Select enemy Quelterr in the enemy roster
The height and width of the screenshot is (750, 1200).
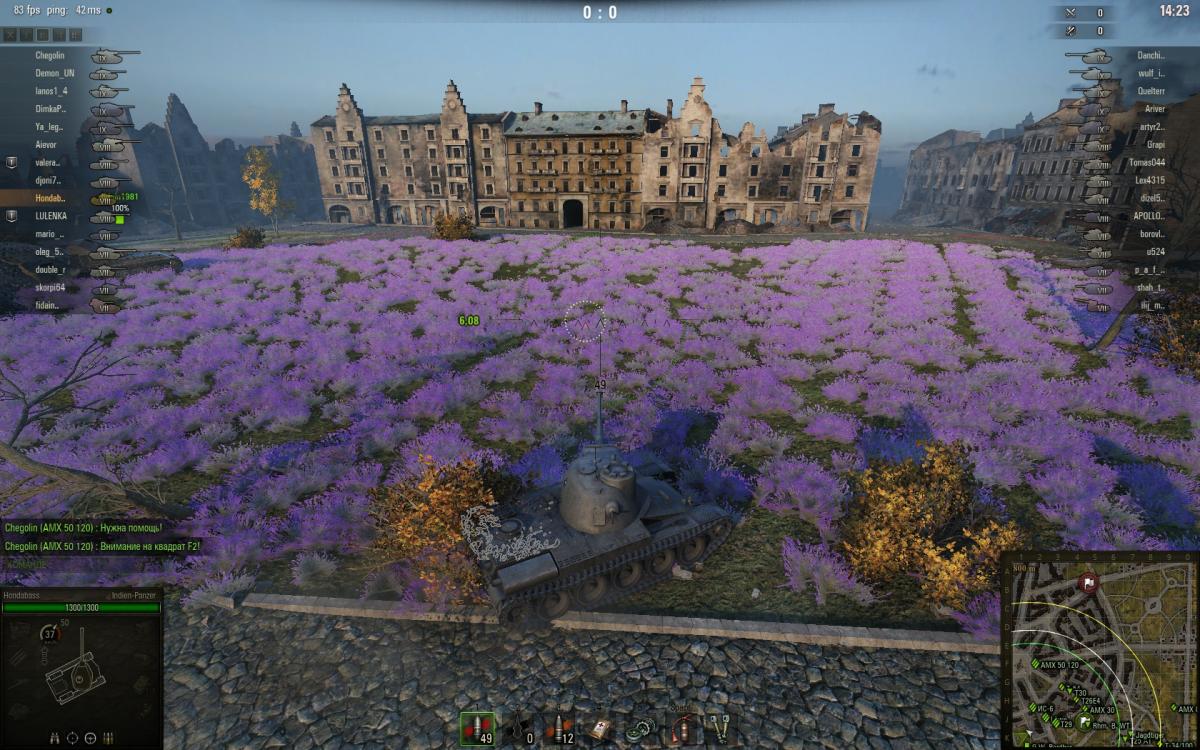[1151, 91]
